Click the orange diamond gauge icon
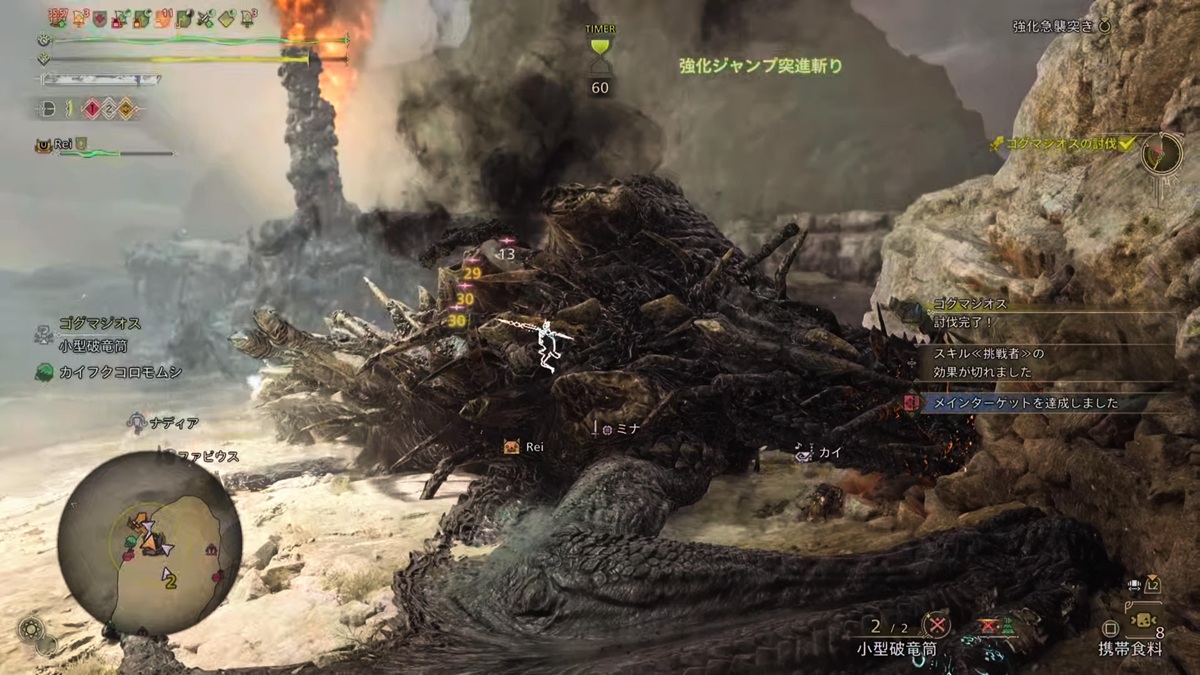Screen dimensions: 1200x675 coord(126,108)
